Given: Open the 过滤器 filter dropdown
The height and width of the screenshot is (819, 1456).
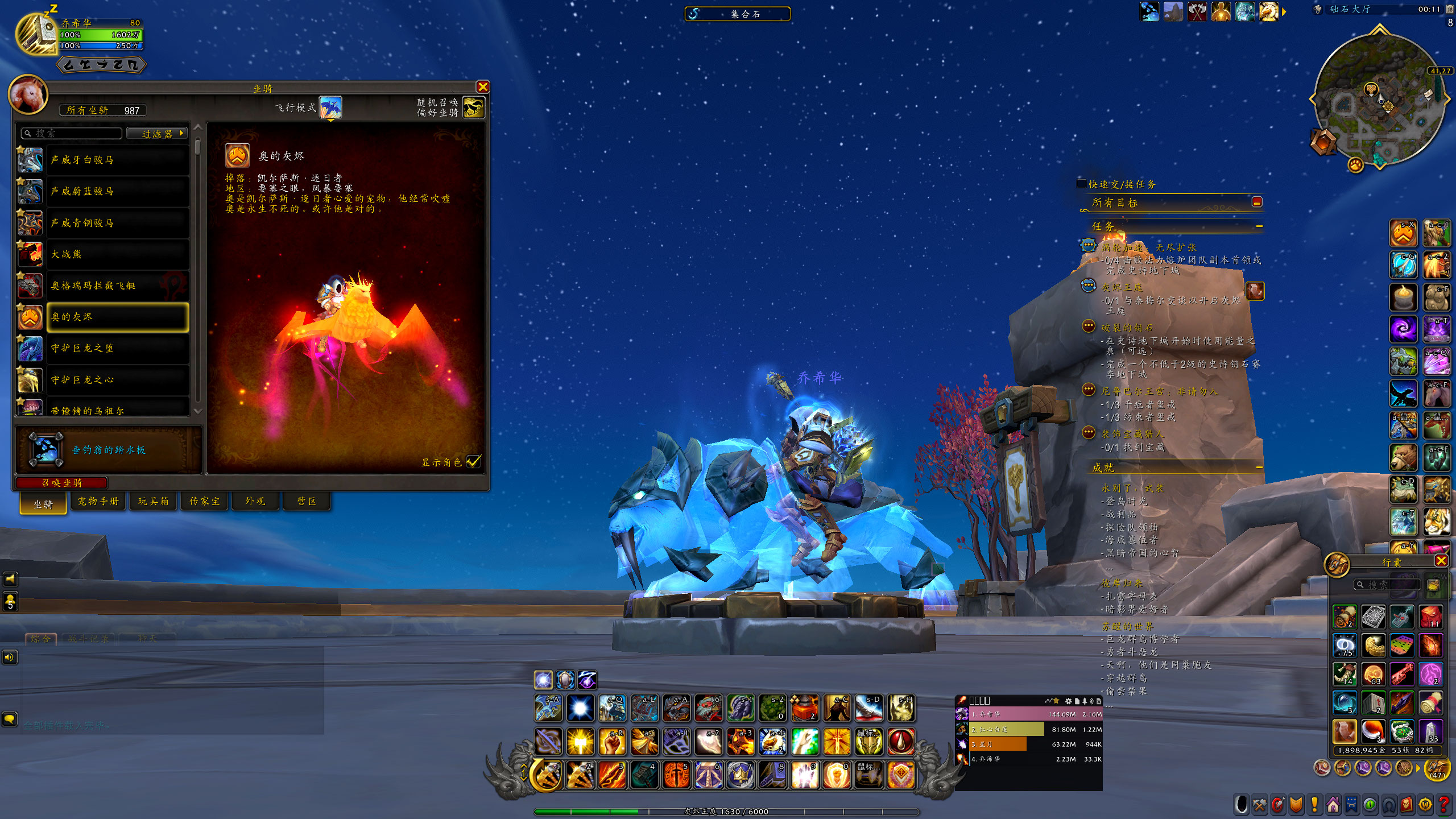Looking at the screenshot, I should pyautogui.click(x=157, y=134).
